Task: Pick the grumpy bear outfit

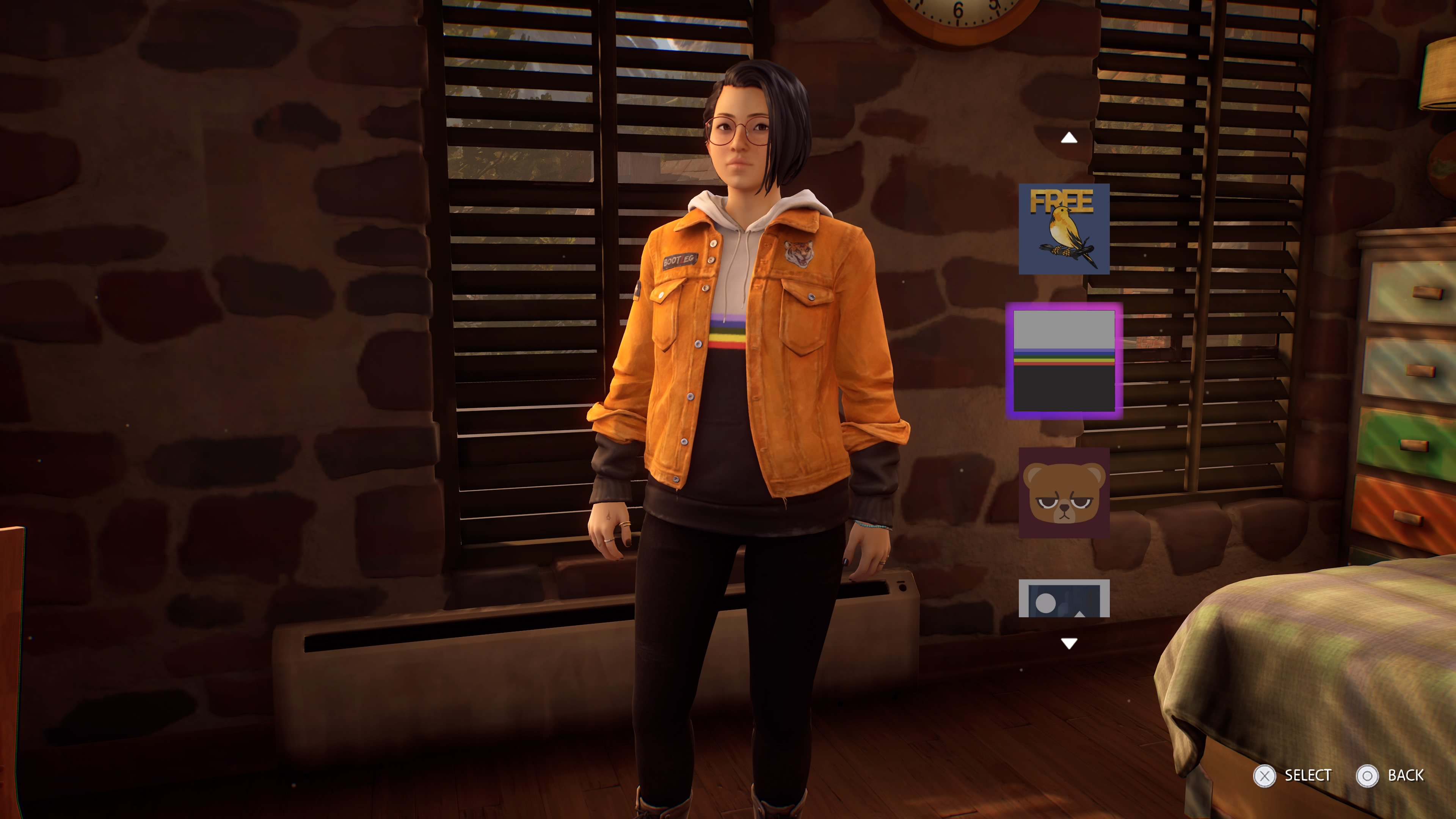Action: (x=1064, y=492)
